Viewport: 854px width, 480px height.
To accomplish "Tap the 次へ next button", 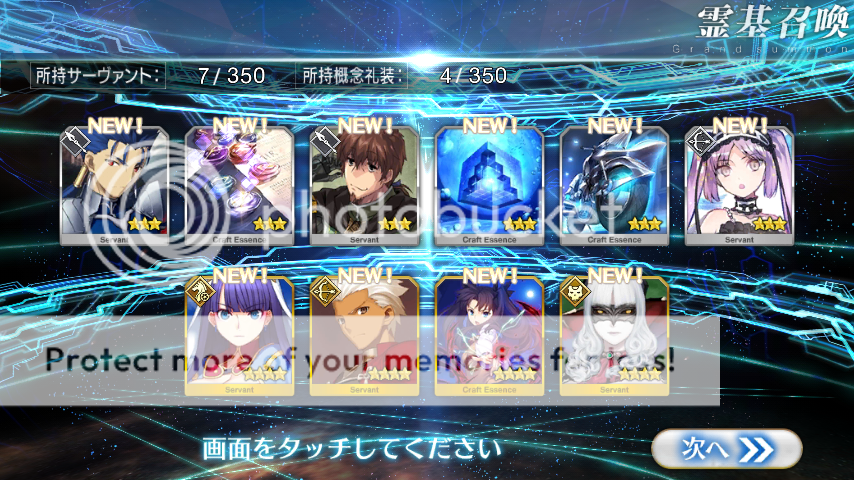I will click(x=726, y=449).
